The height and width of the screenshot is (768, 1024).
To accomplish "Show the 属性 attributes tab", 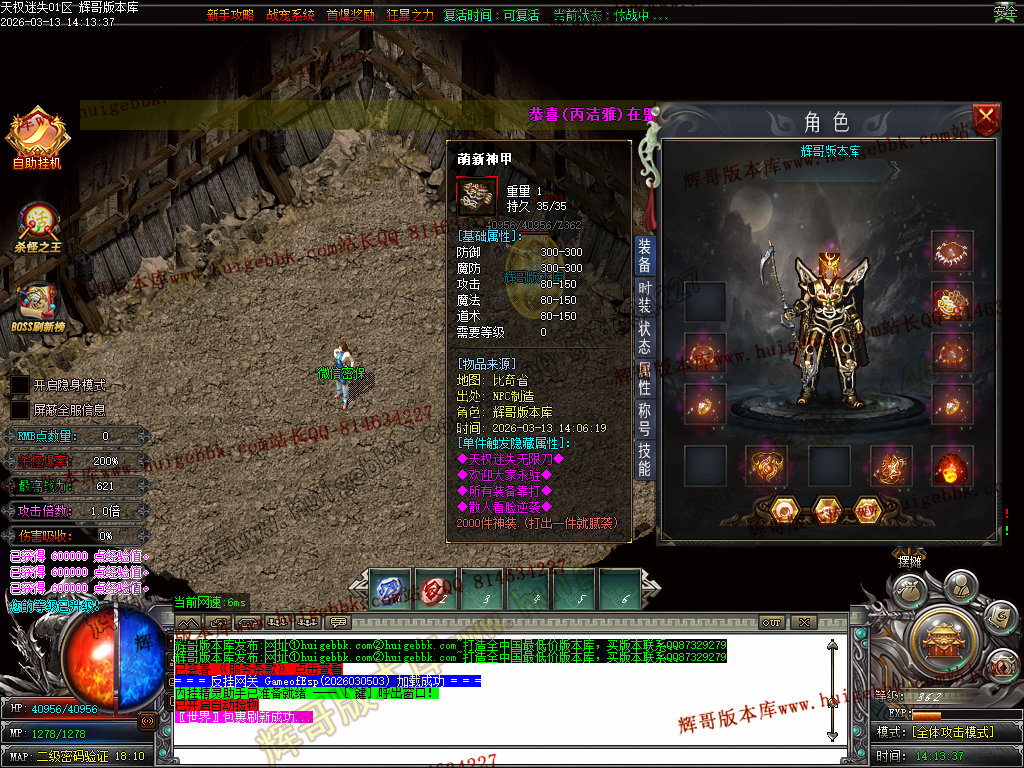I will coord(645,378).
